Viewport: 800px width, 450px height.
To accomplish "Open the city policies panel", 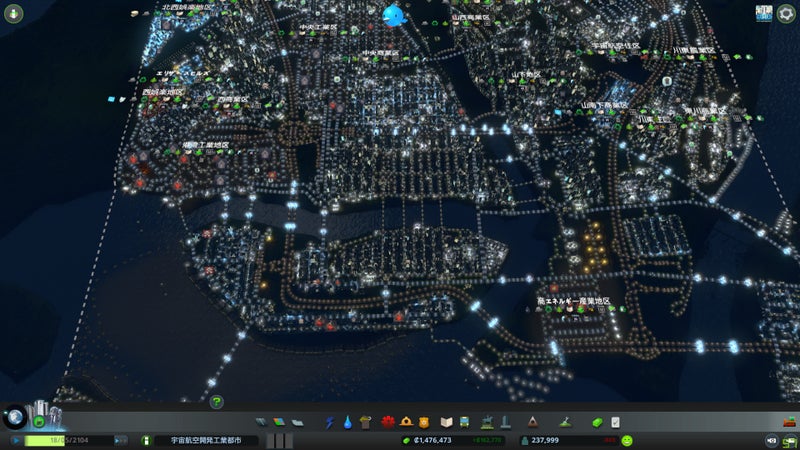I will click(616, 422).
